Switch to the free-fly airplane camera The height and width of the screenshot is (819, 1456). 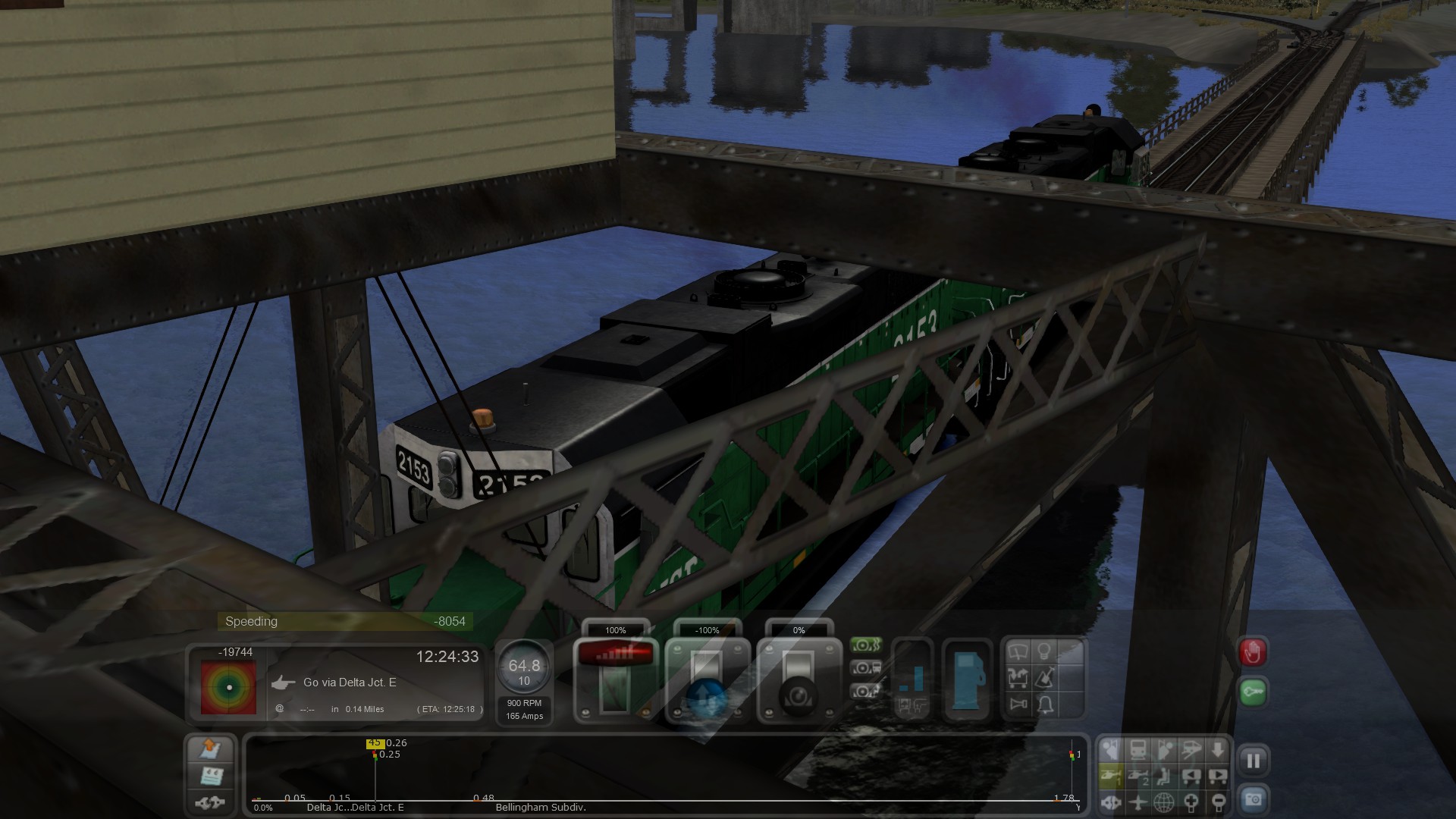click(1137, 802)
